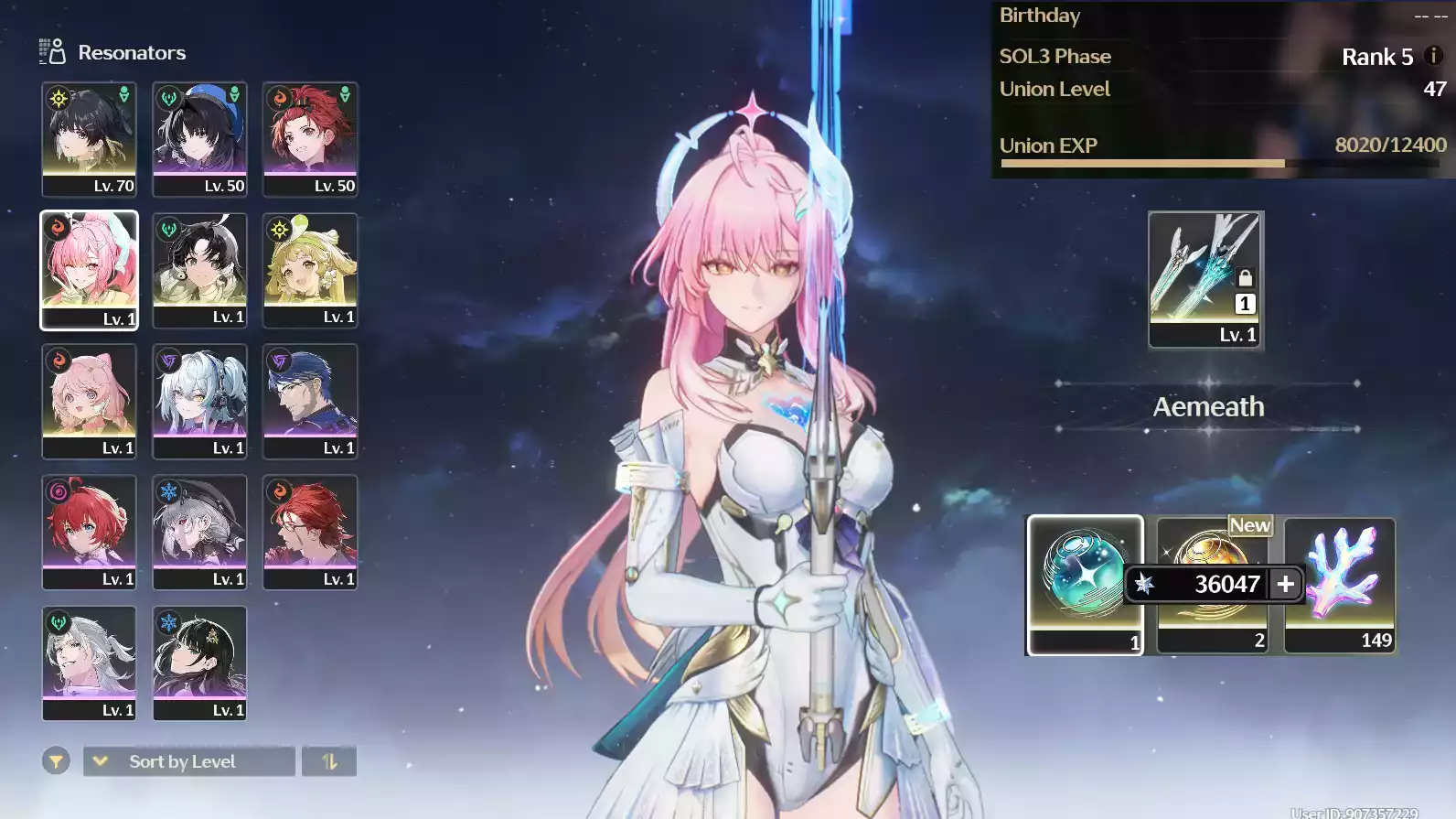Screen dimensions: 1456x819
Task: Pick the winking pink-haired resonator portrait
Action: click(89, 270)
